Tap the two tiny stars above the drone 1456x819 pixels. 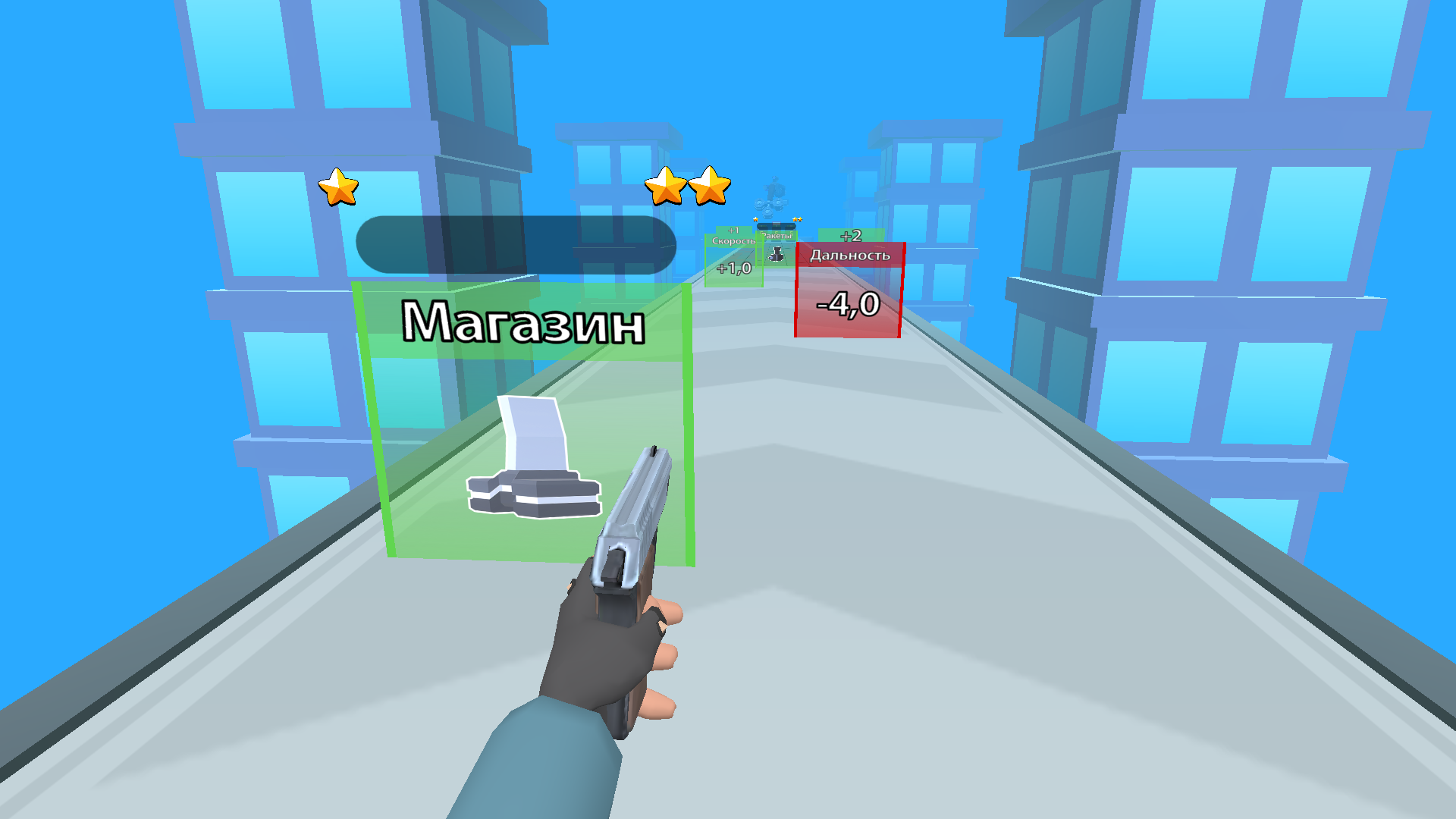798,219
